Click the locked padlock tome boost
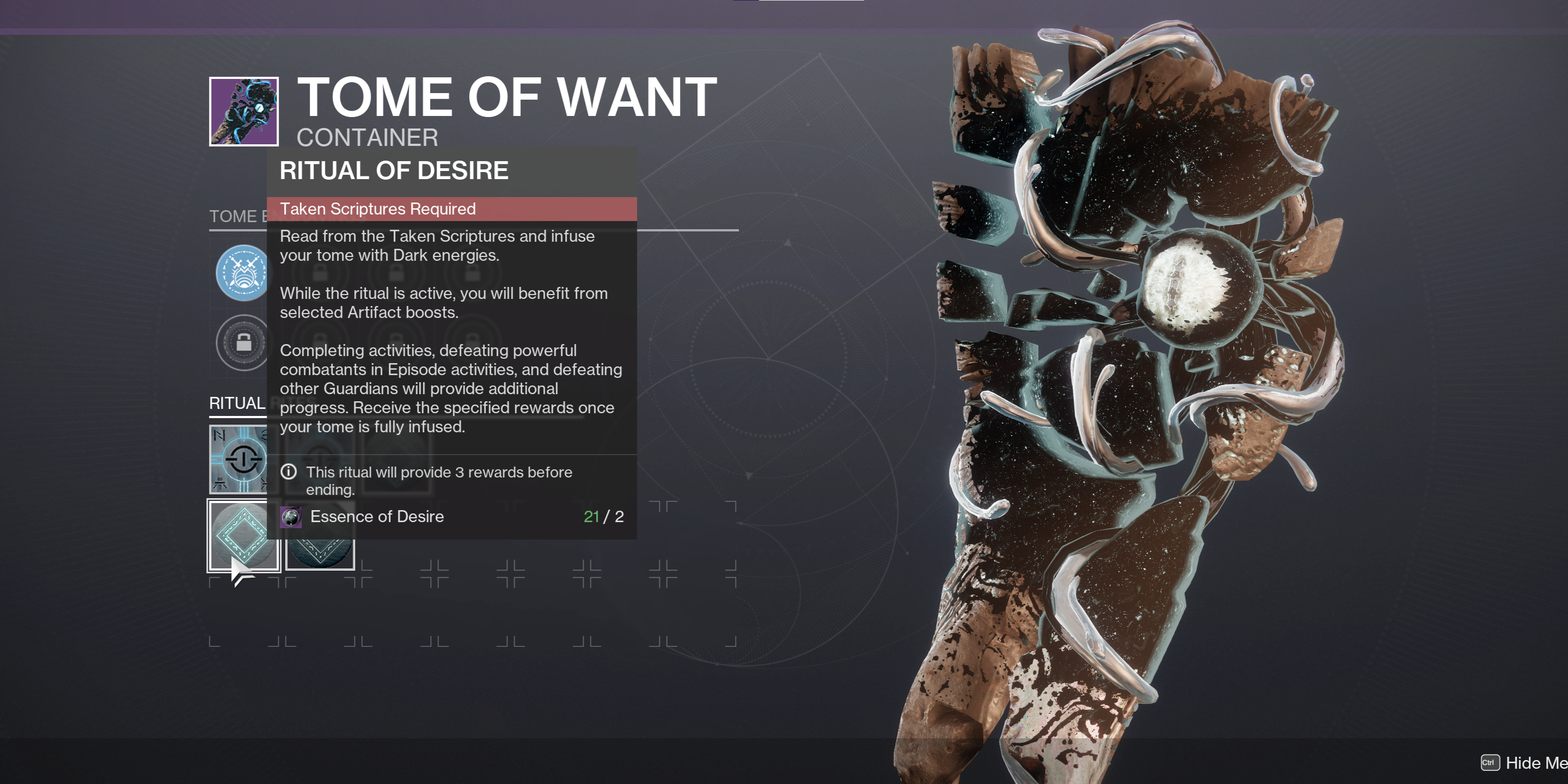This screenshot has height=784, width=1568. [x=242, y=342]
